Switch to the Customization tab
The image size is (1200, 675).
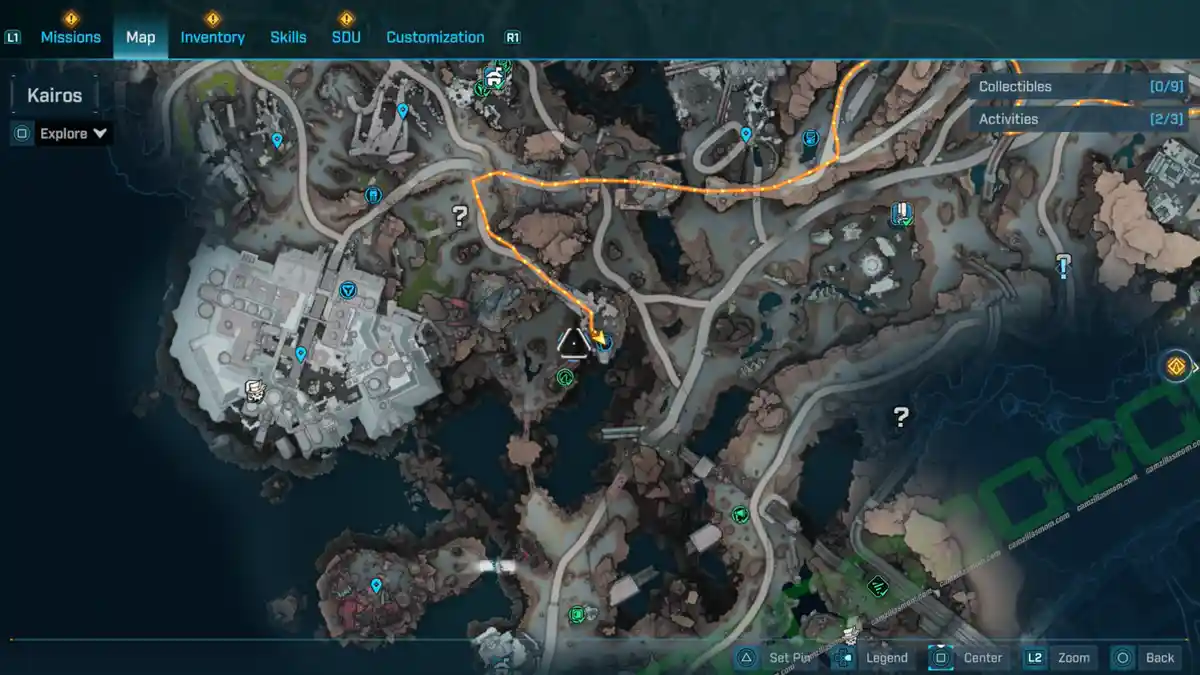[435, 37]
